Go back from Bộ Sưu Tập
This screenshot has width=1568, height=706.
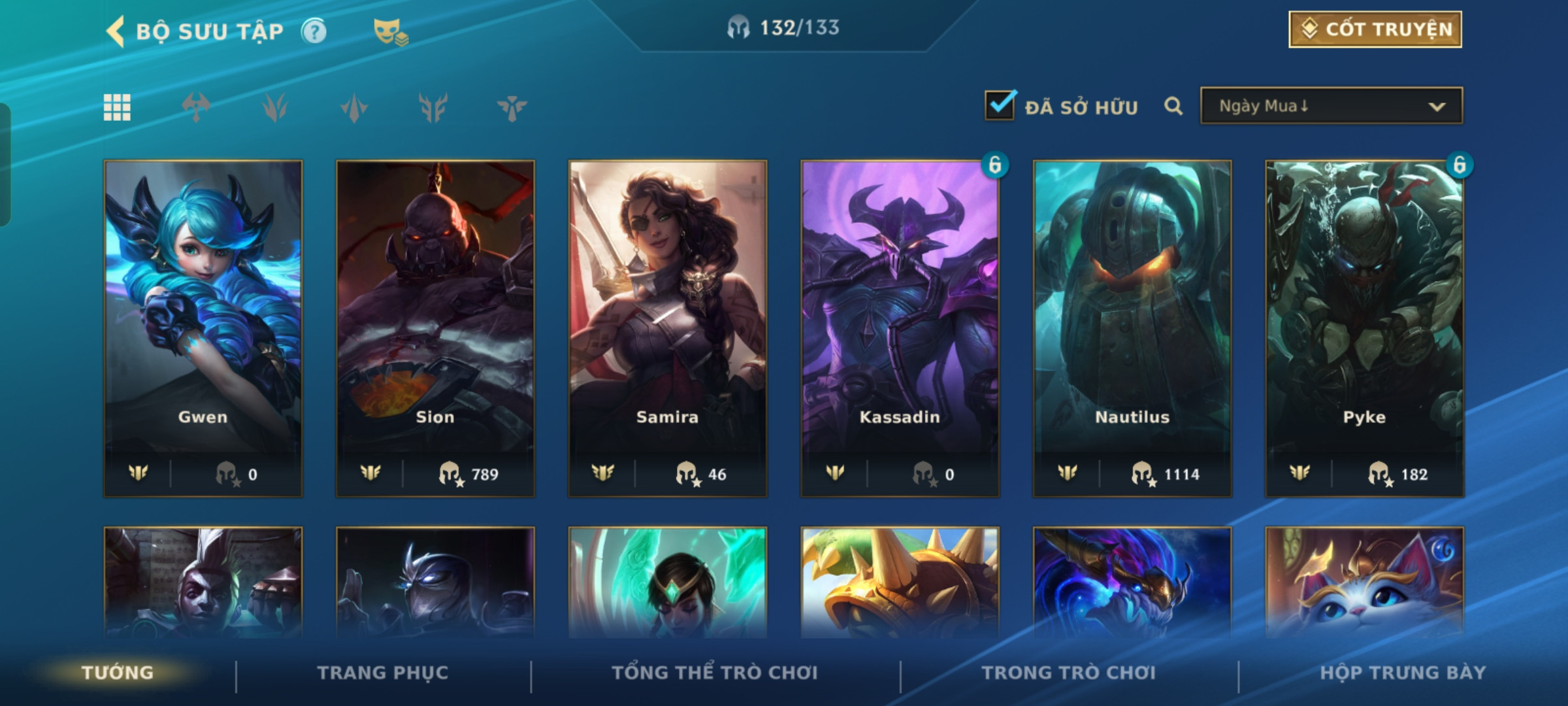click(x=116, y=31)
